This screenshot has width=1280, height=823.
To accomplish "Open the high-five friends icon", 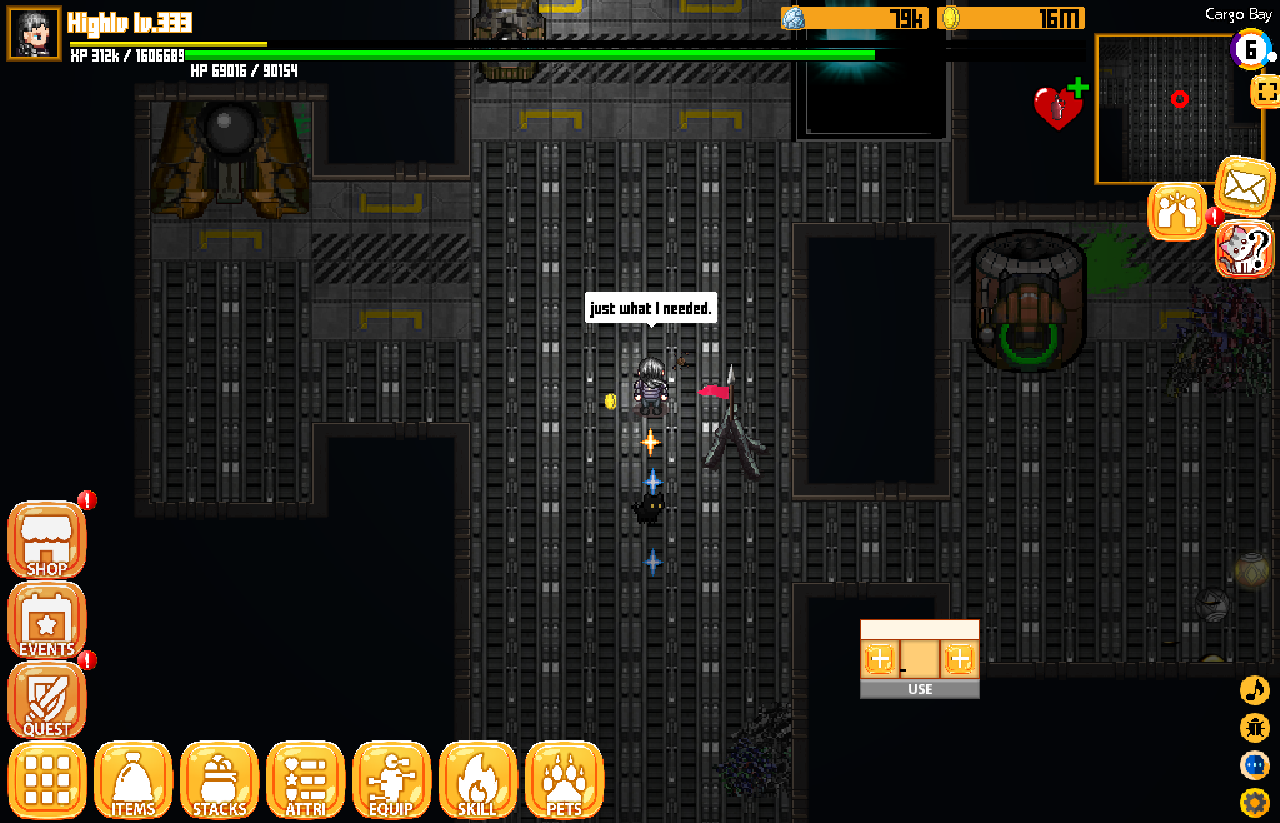I will click(1177, 211).
